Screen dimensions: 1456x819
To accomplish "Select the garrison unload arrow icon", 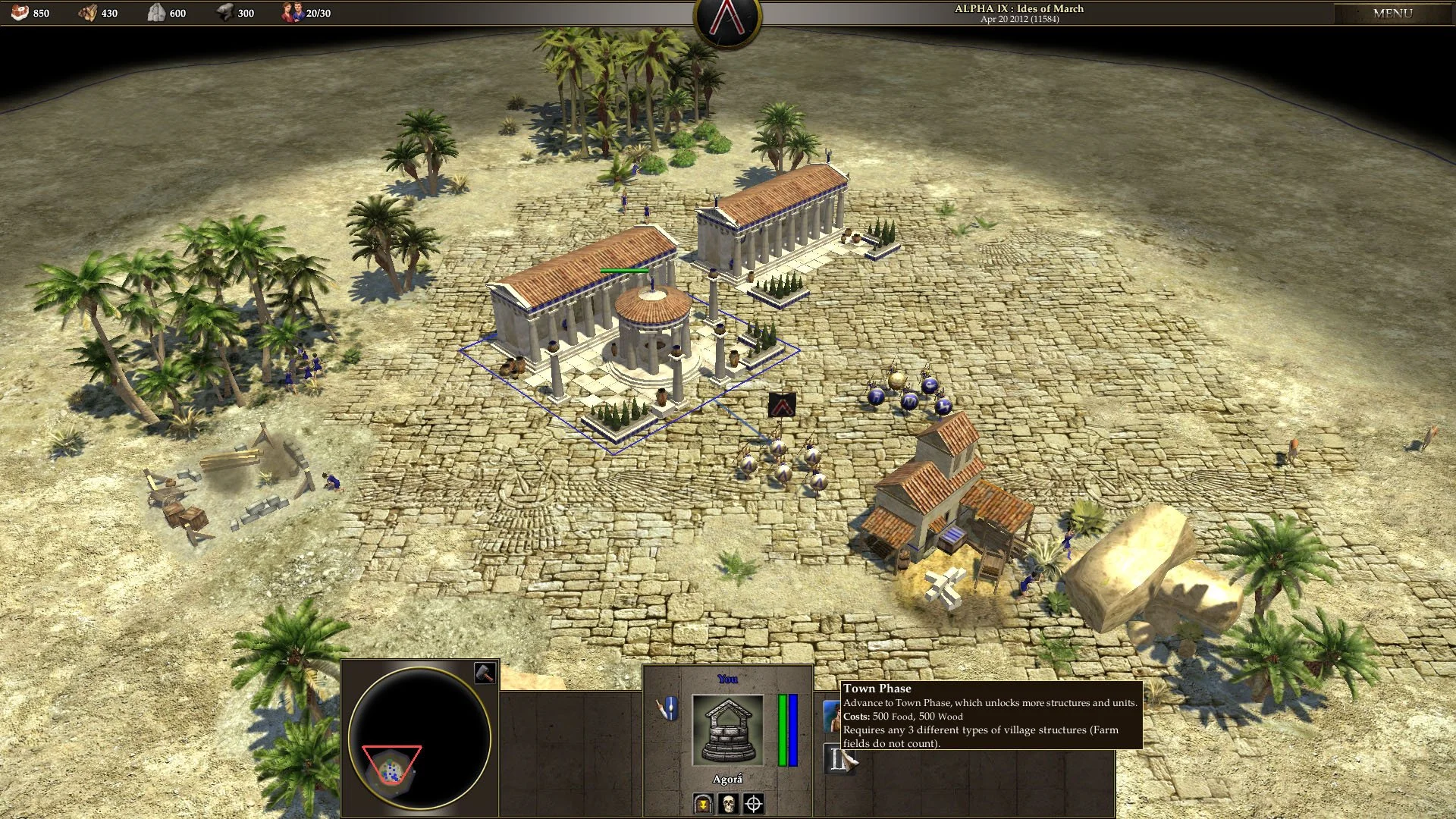I will (x=702, y=802).
